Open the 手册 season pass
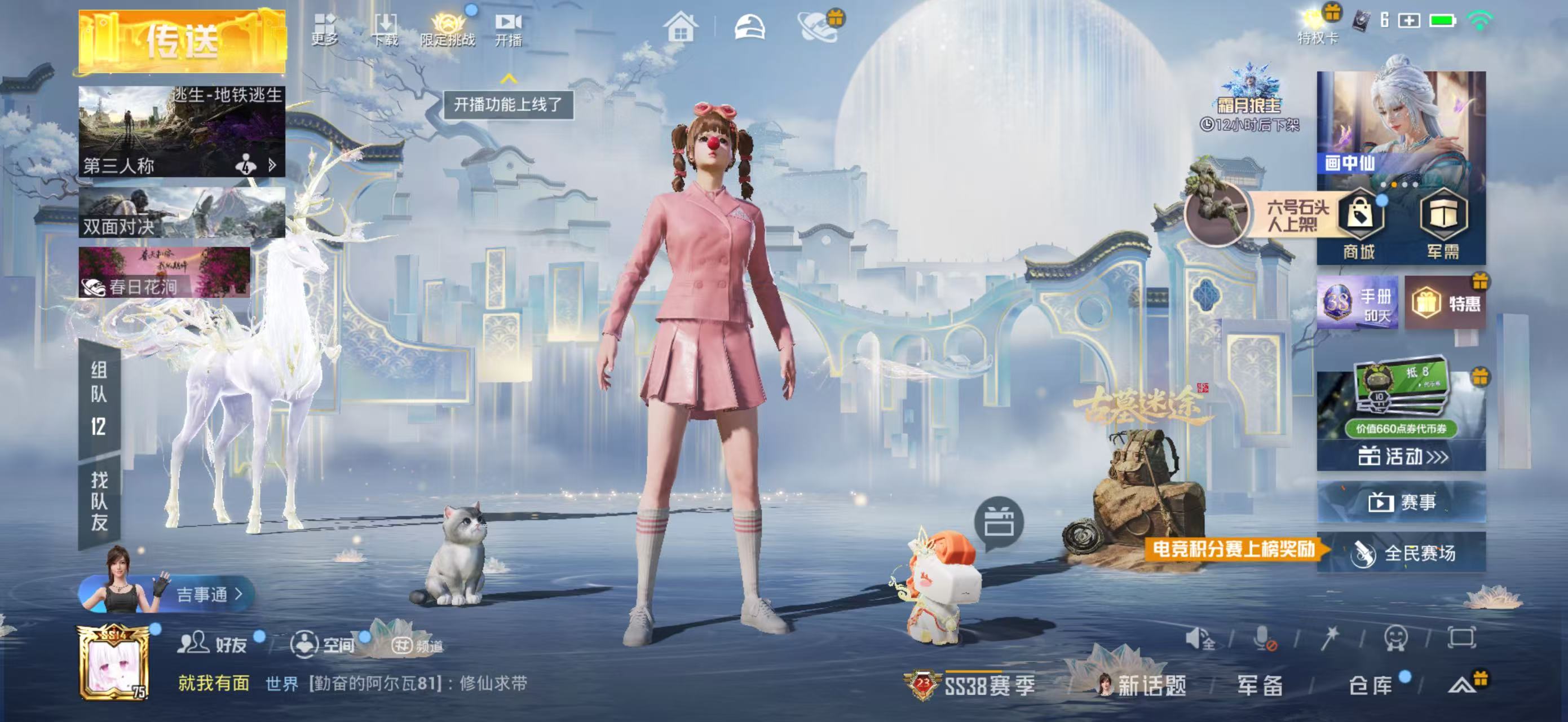Image resolution: width=1568 pixels, height=722 pixels. 1357,303
